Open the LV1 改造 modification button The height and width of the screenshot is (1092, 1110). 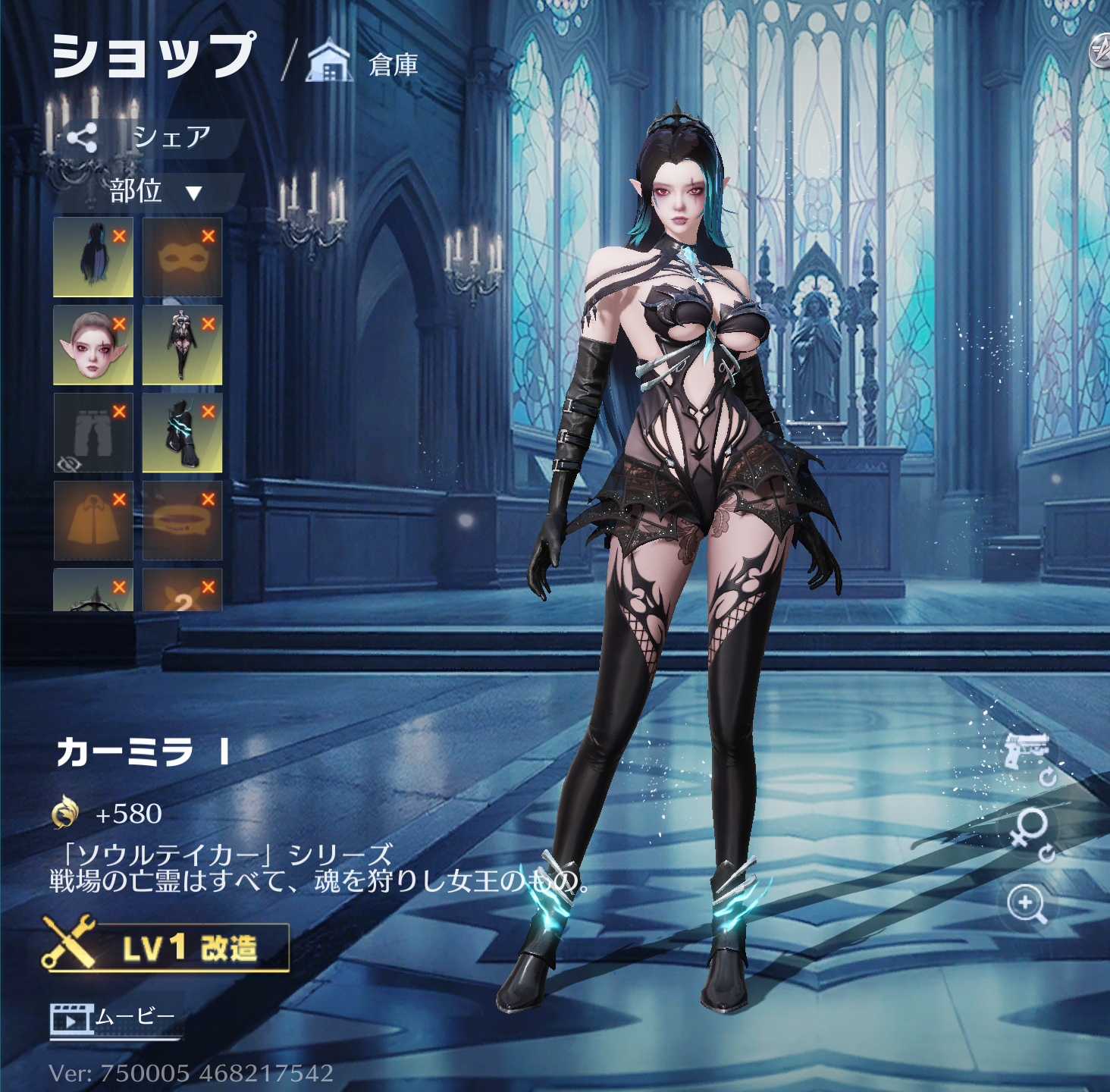pos(167,947)
